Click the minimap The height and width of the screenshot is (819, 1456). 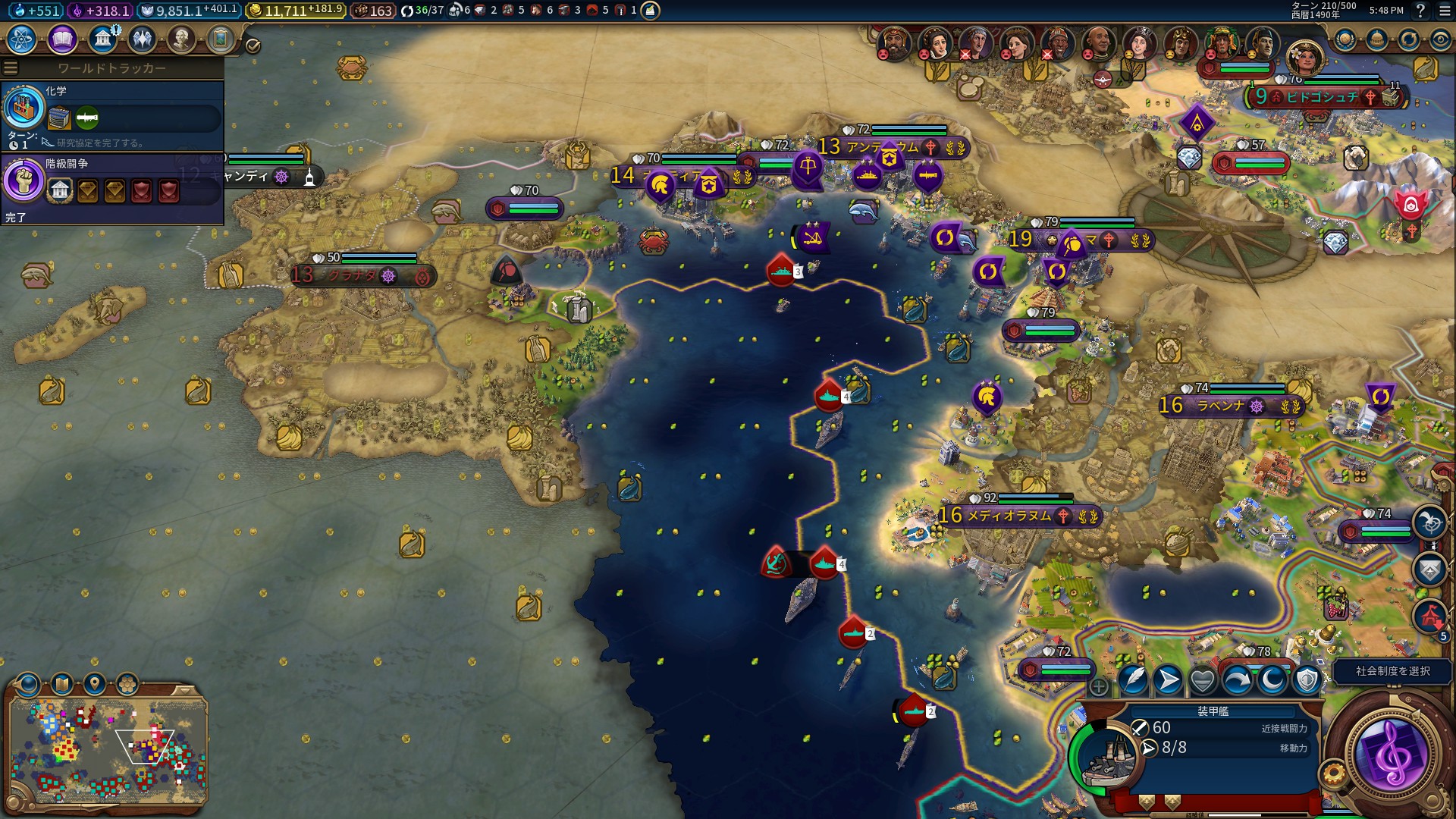coord(108,751)
